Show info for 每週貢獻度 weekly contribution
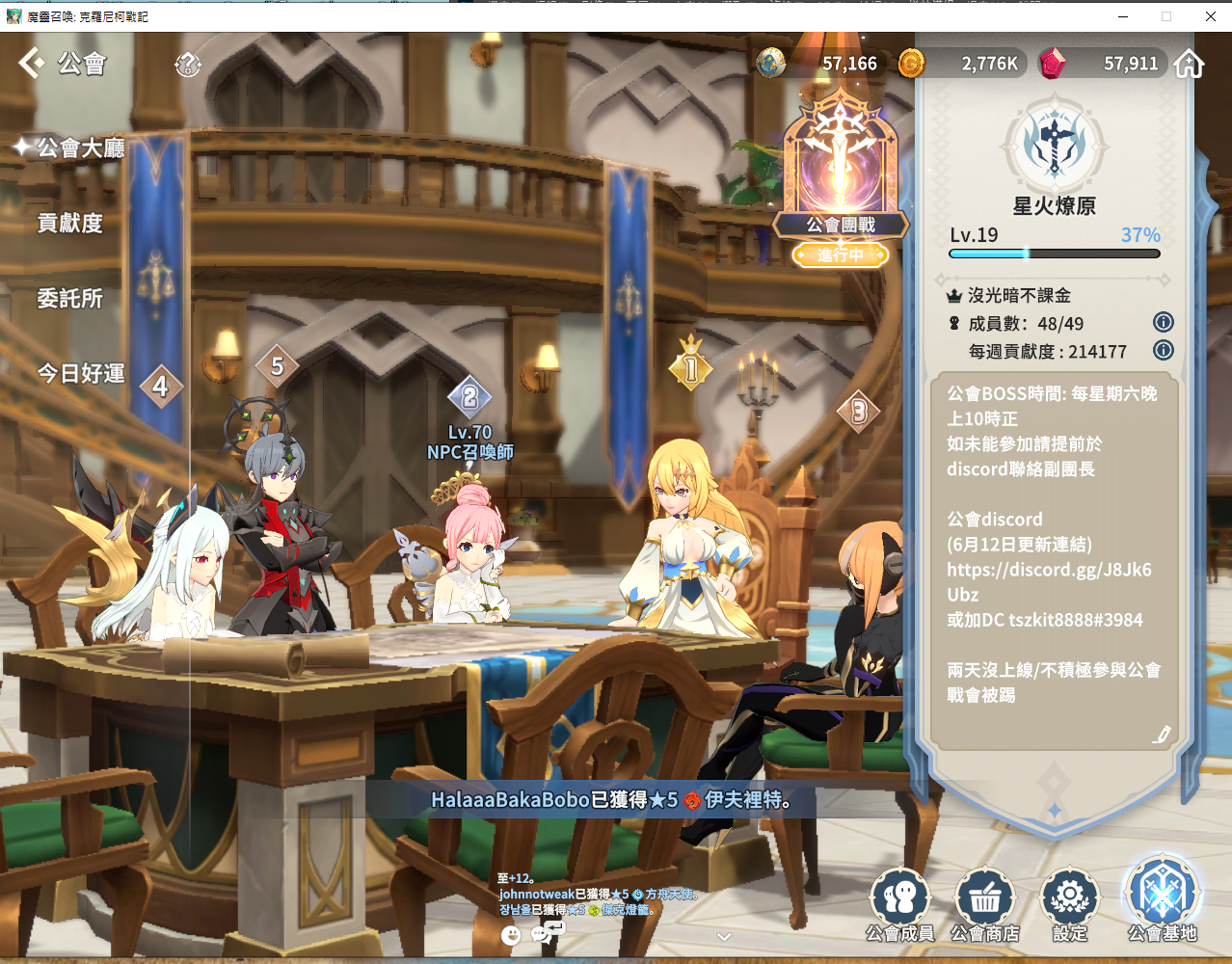Image resolution: width=1232 pixels, height=964 pixels. [1164, 350]
